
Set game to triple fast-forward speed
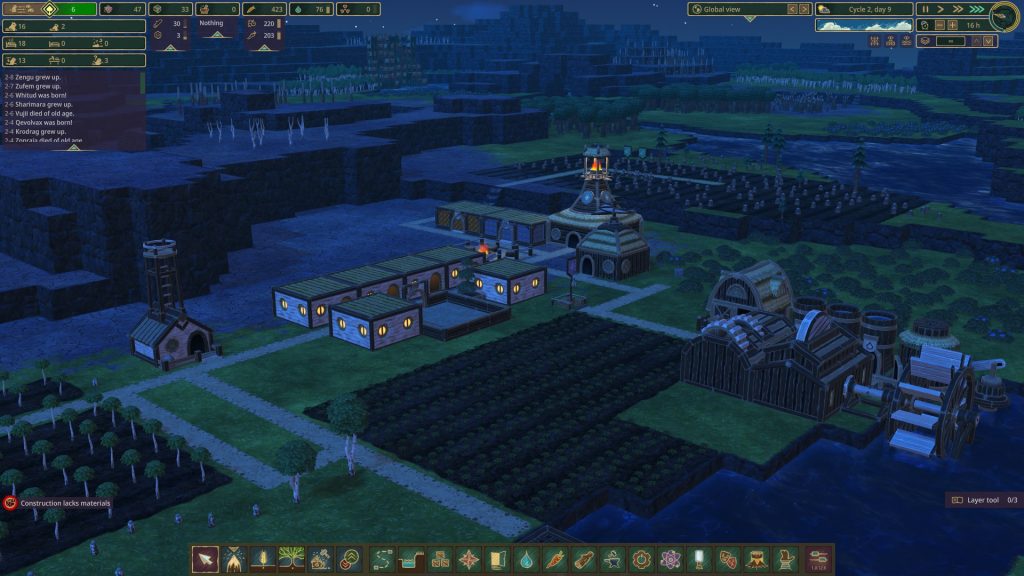[977, 9]
